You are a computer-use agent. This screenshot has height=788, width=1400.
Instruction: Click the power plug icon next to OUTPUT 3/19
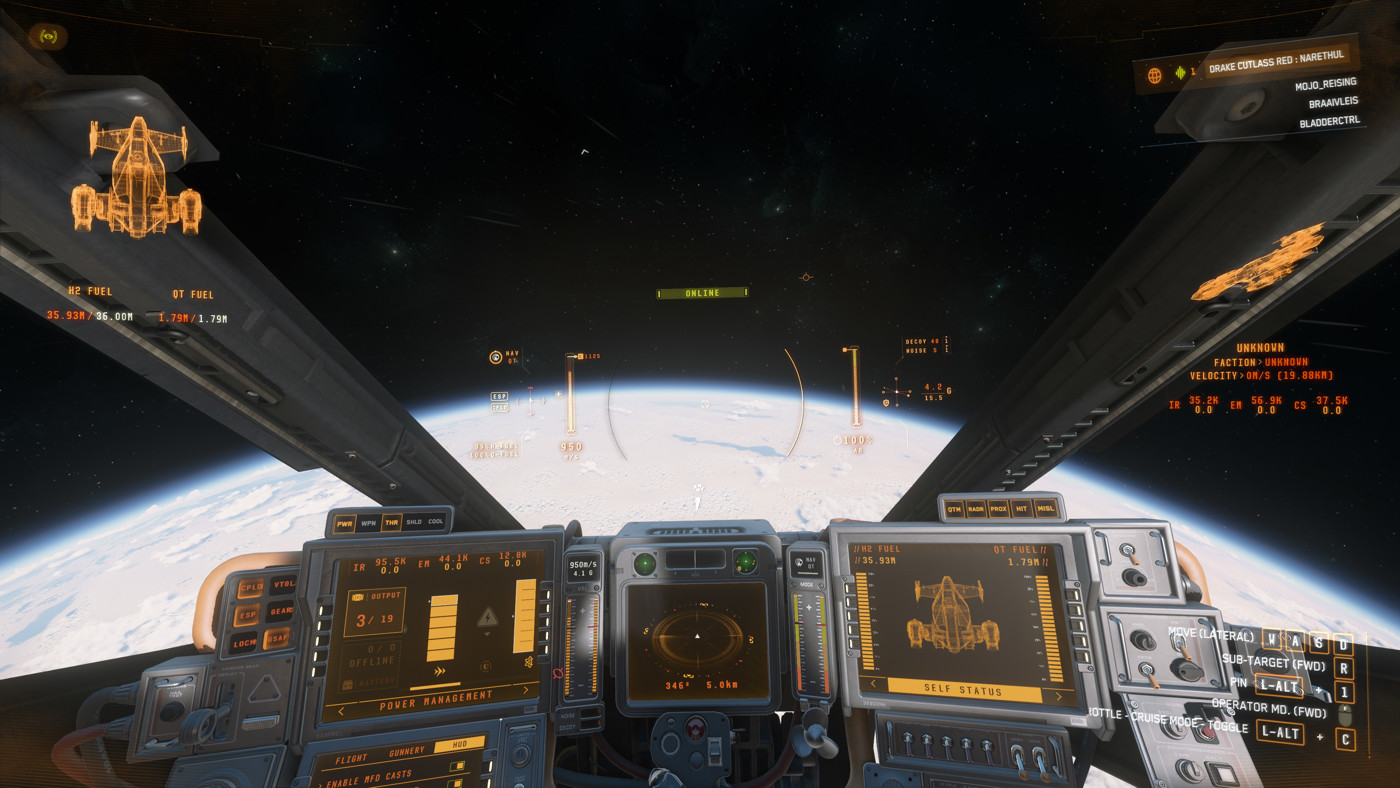(x=358, y=596)
